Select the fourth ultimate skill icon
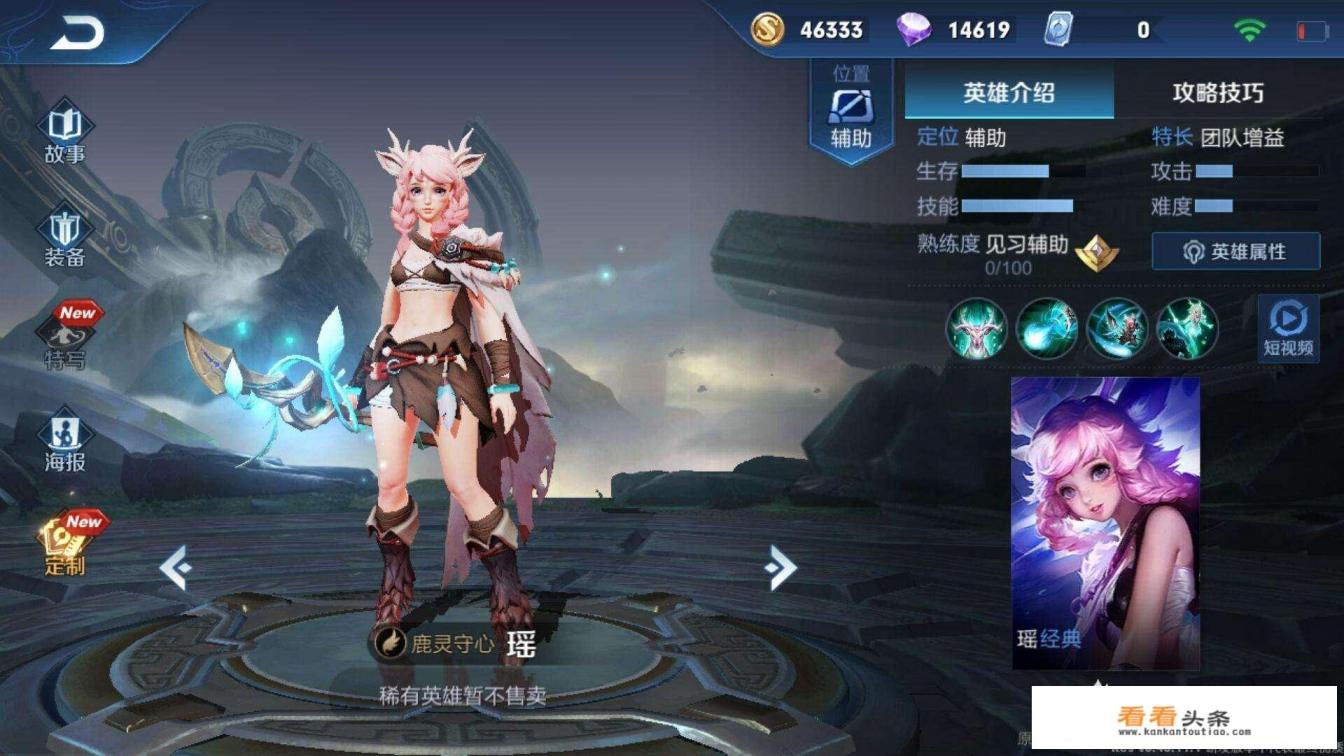The width and height of the screenshot is (1344, 756). coord(1187,328)
